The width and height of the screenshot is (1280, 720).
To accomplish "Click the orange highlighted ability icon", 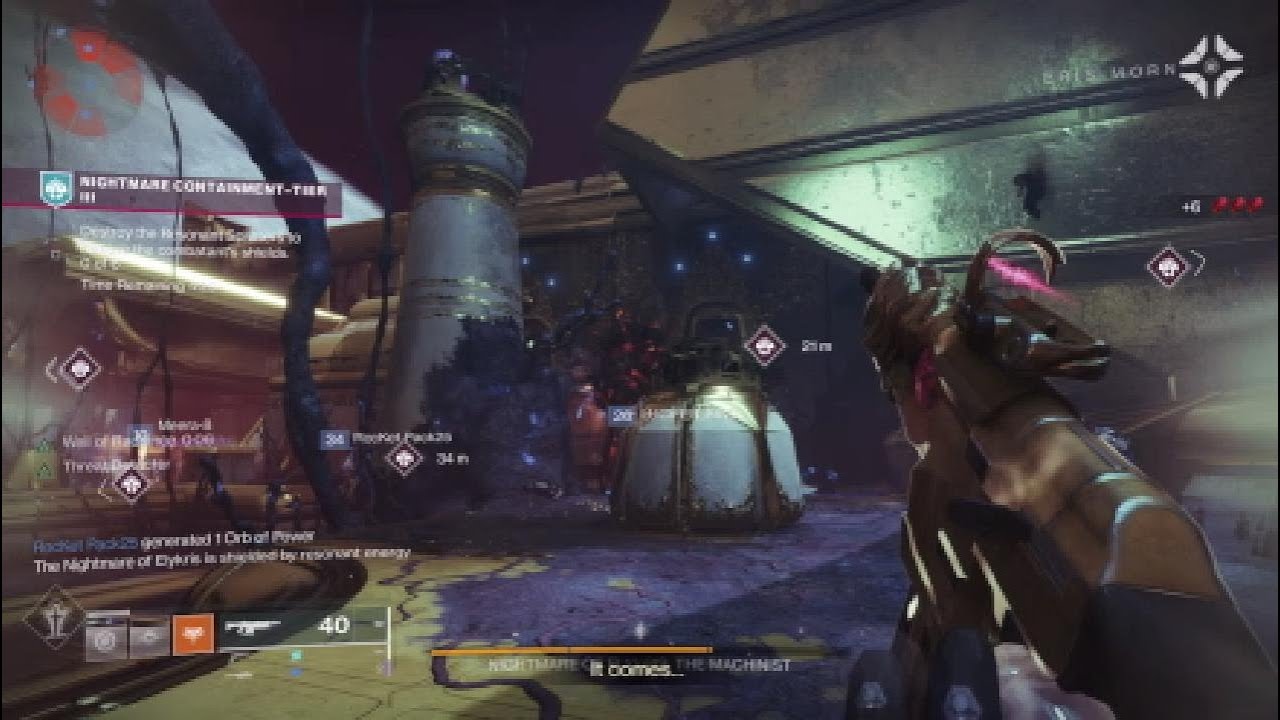I will pyautogui.click(x=193, y=633).
